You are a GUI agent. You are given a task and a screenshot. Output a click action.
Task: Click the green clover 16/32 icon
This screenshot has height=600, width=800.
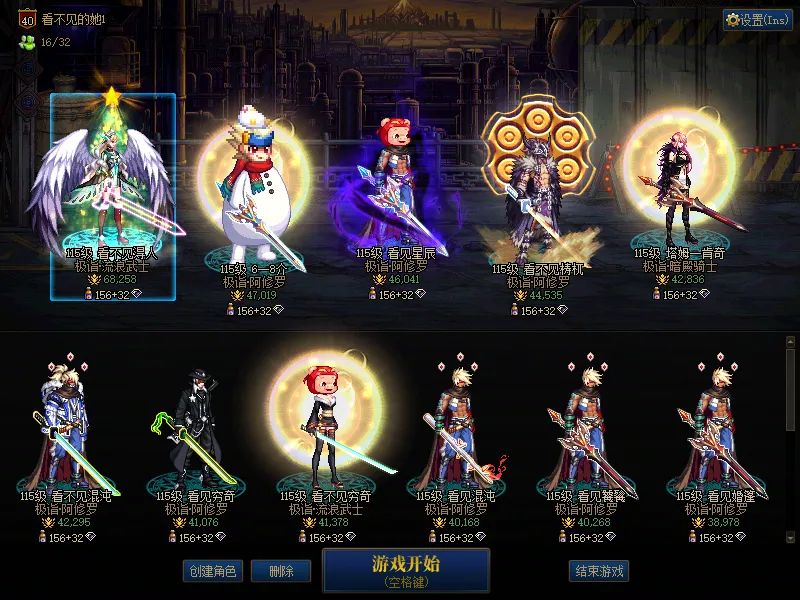(x=26, y=42)
